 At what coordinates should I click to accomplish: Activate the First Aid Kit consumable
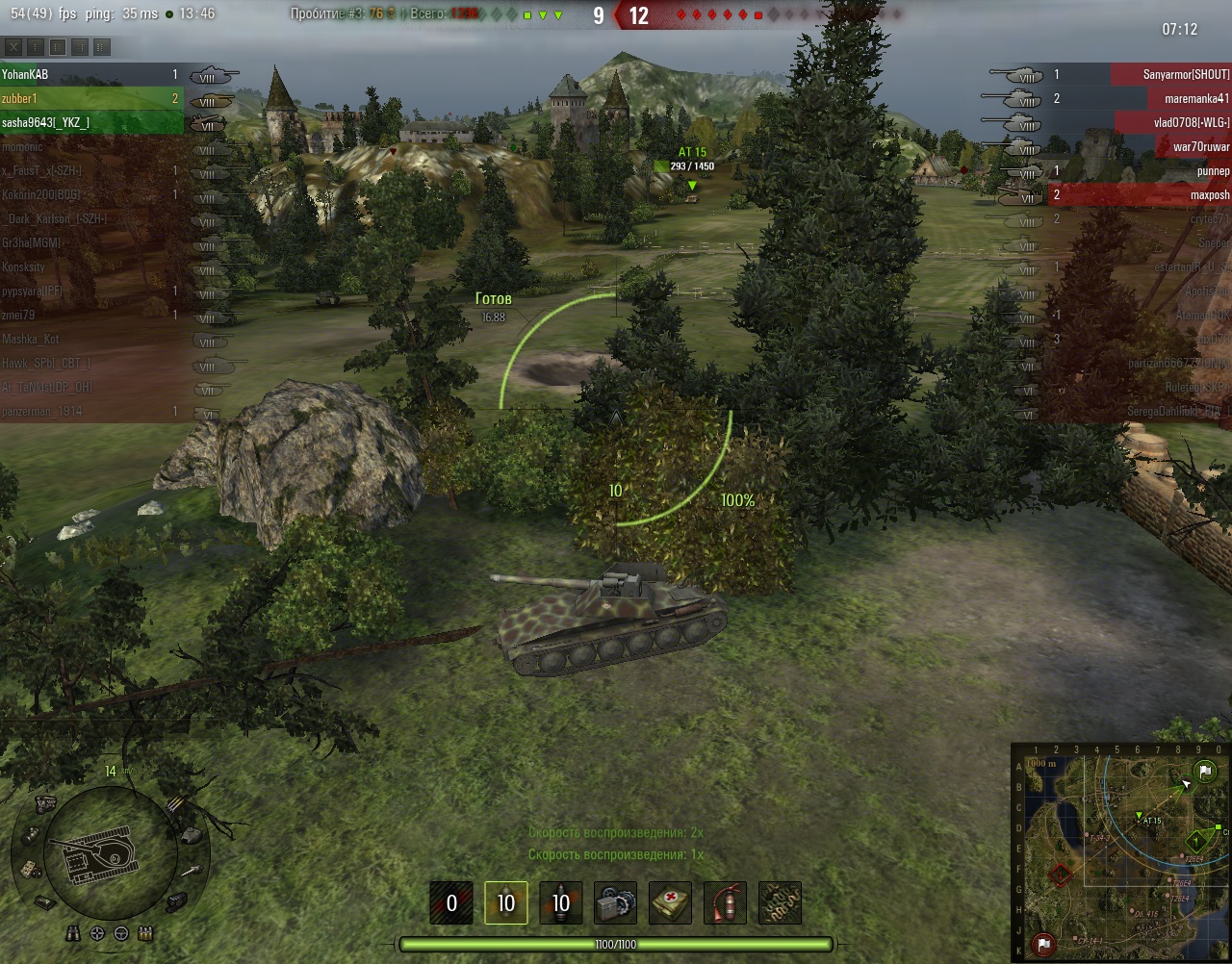pos(670,903)
